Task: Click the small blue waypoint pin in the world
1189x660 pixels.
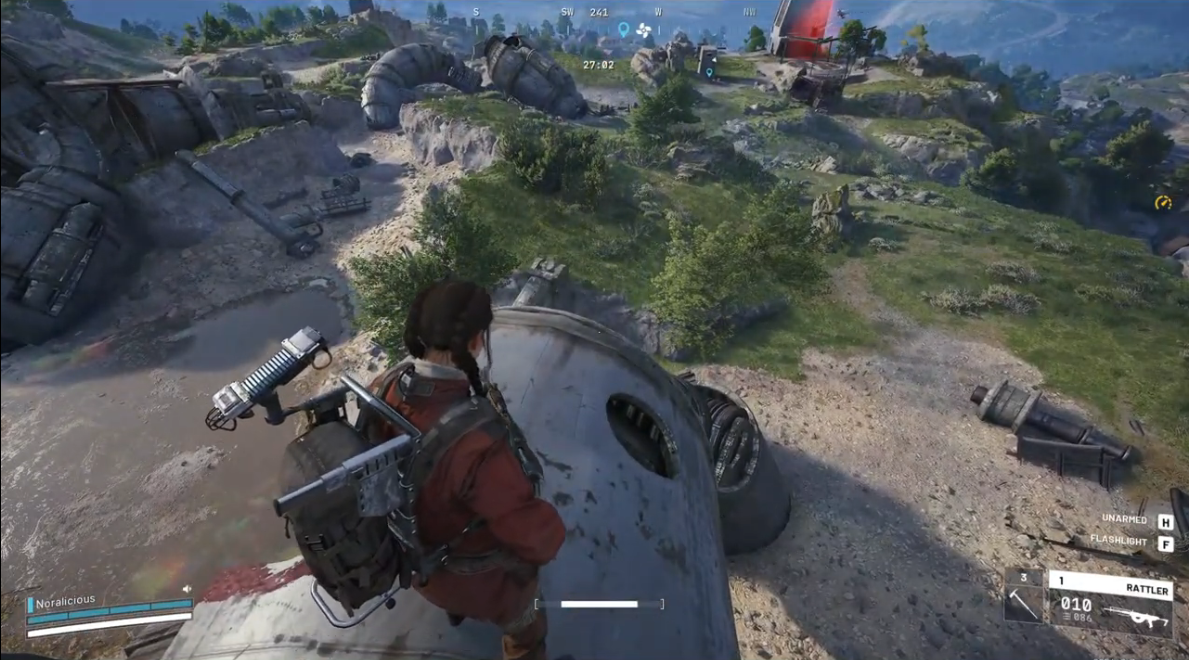Action: [x=709, y=72]
